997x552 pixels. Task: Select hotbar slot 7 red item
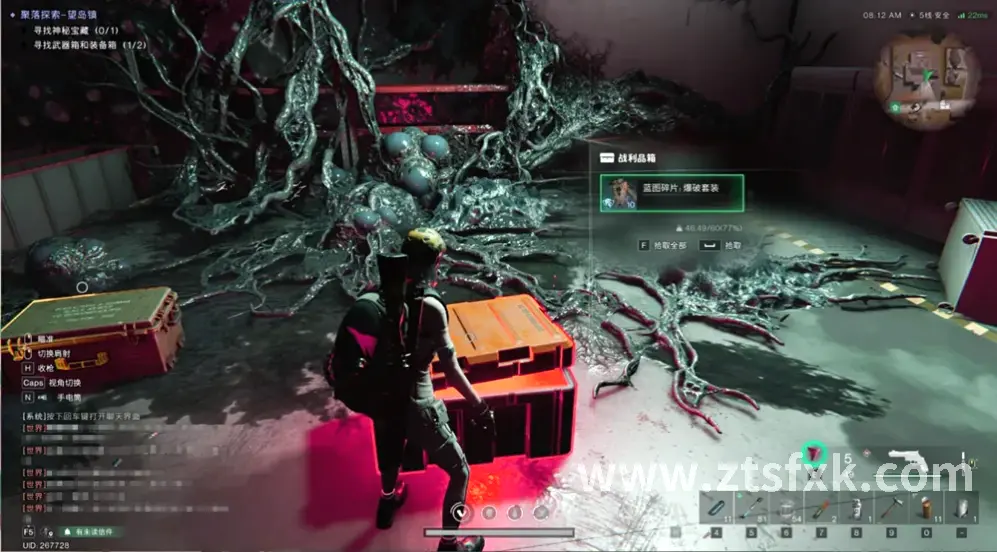pos(821,506)
